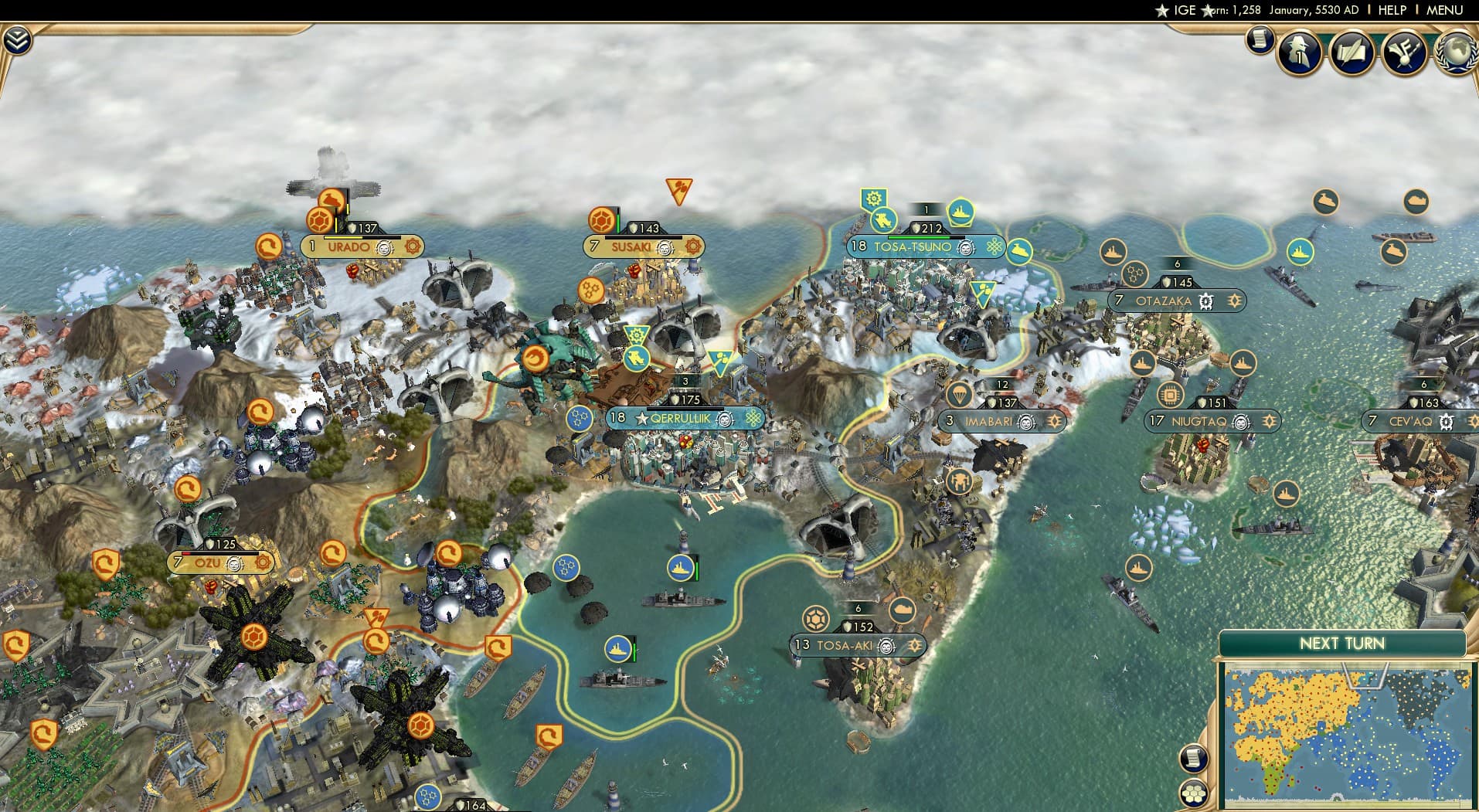Toggle Strategic View with the hexagon icon
Image resolution: width=1479 pixels, height=812 pixels.
1195,792
